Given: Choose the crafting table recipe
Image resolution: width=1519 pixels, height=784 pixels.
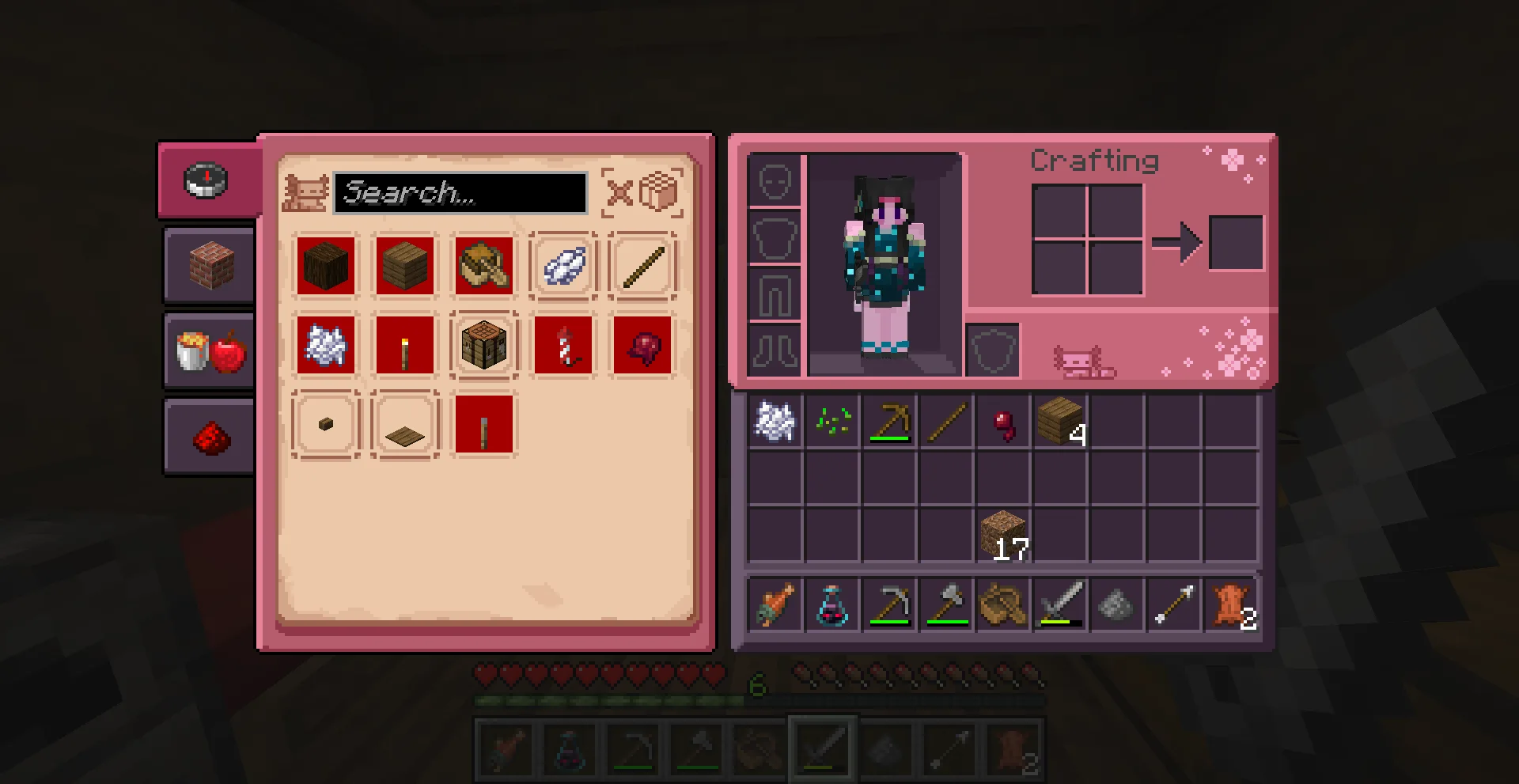Looking at the screenshot, I should tap(484, 345).
